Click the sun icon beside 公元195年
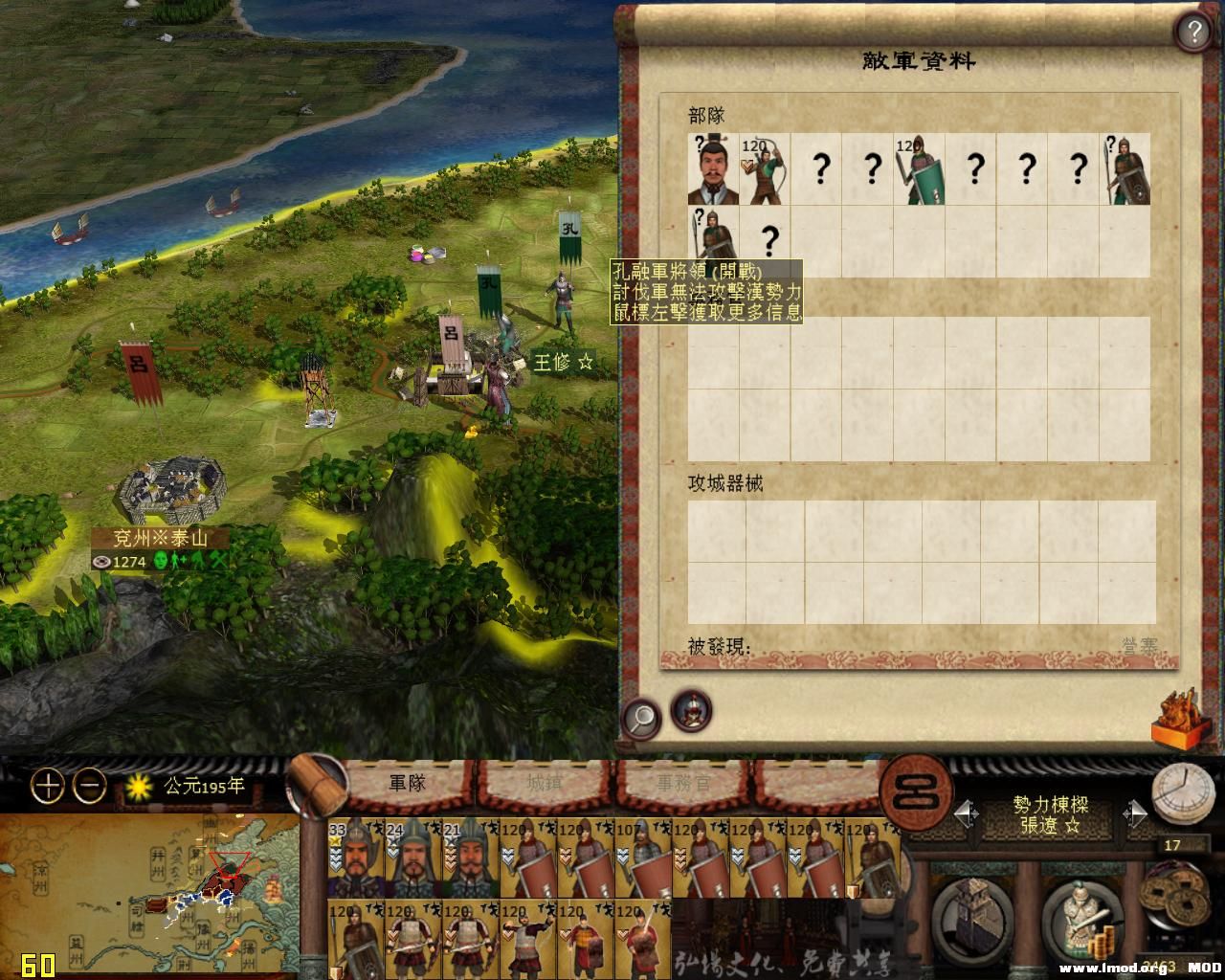 139,785
